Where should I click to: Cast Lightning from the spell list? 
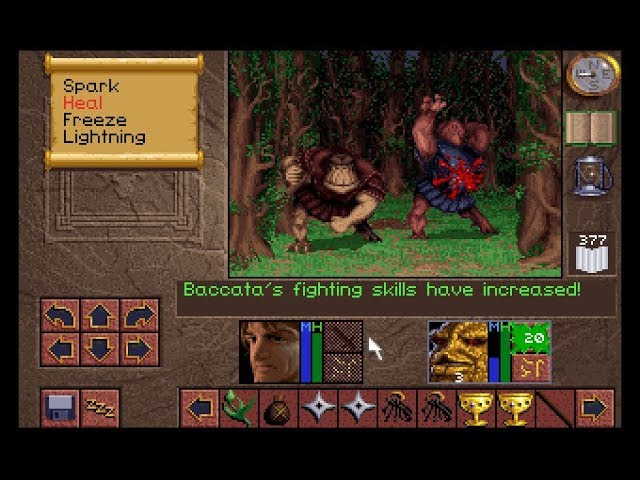(x=104, y=137)
